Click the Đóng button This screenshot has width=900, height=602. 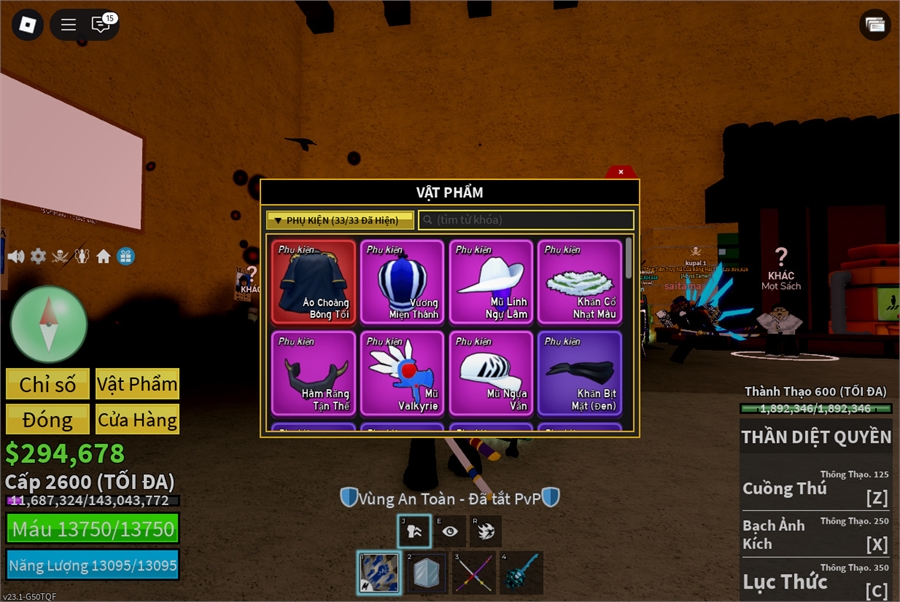(x=48, y=419)
